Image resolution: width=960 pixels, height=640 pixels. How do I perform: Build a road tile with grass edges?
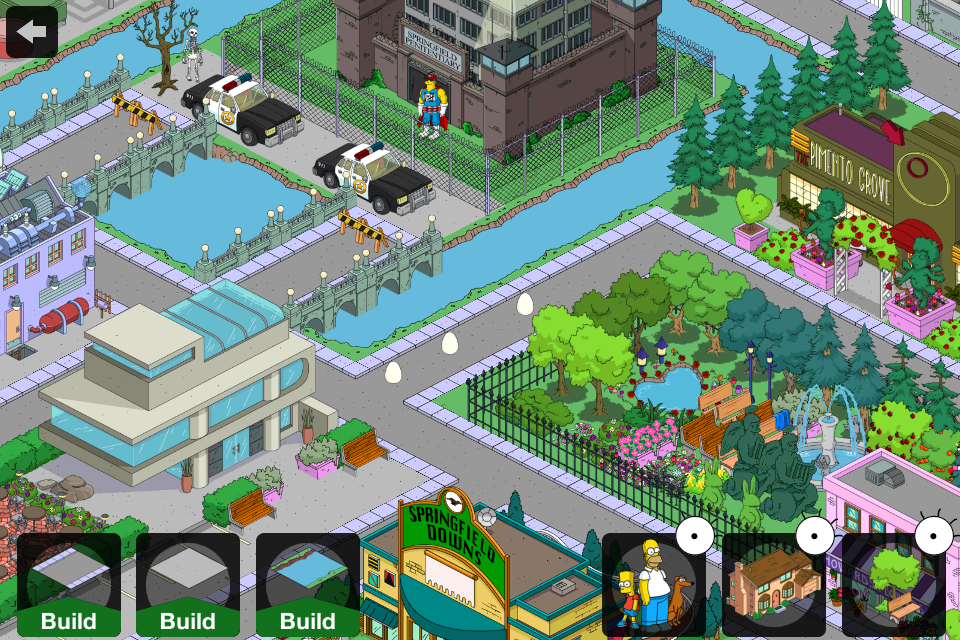point(68,585)
